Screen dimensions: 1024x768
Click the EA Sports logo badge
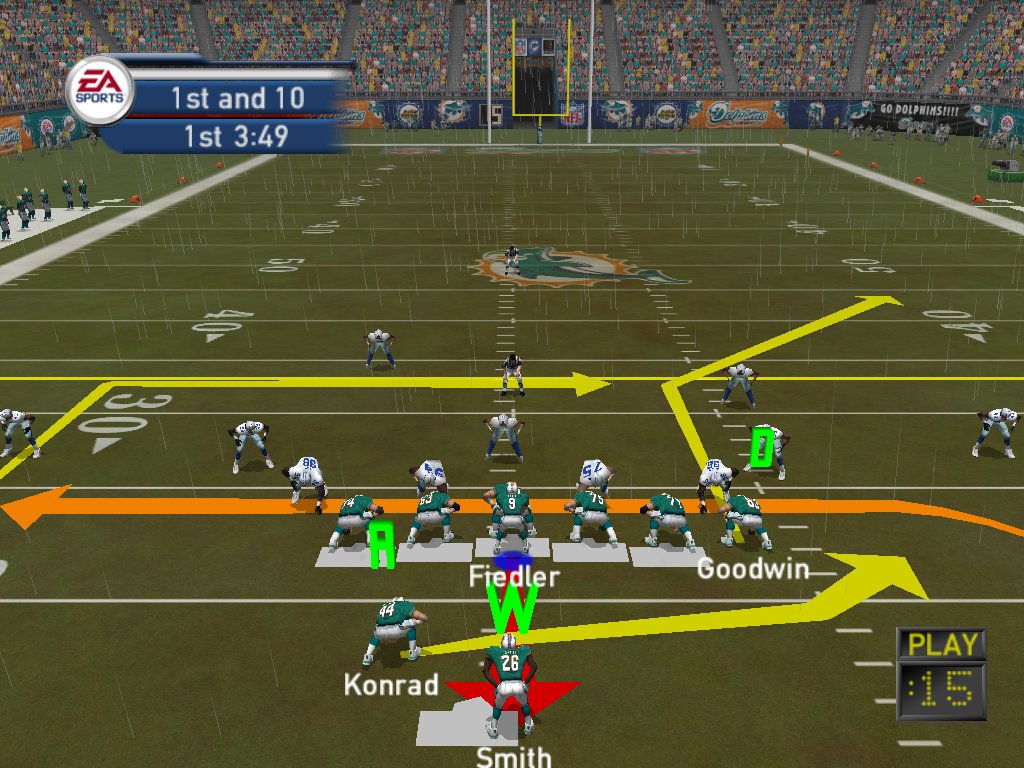99,89
